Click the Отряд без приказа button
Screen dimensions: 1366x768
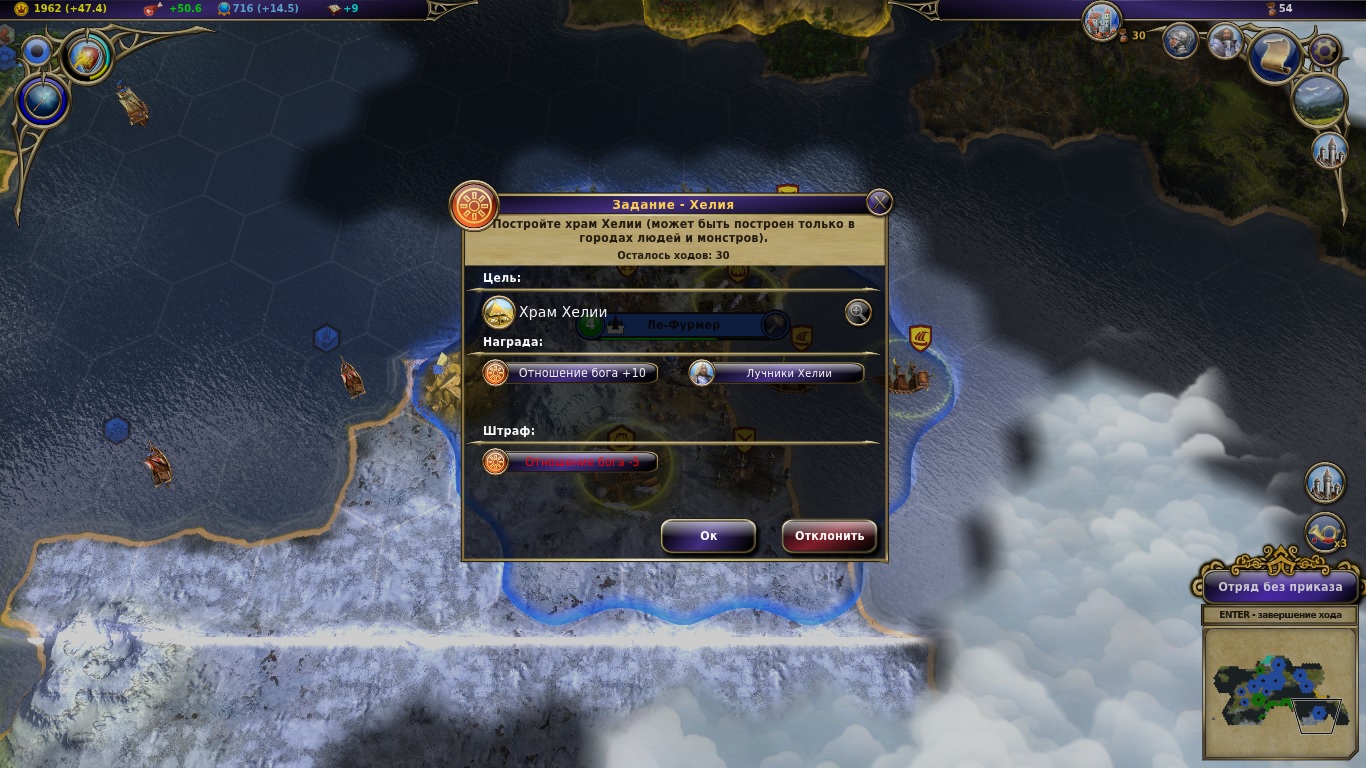1279,587
